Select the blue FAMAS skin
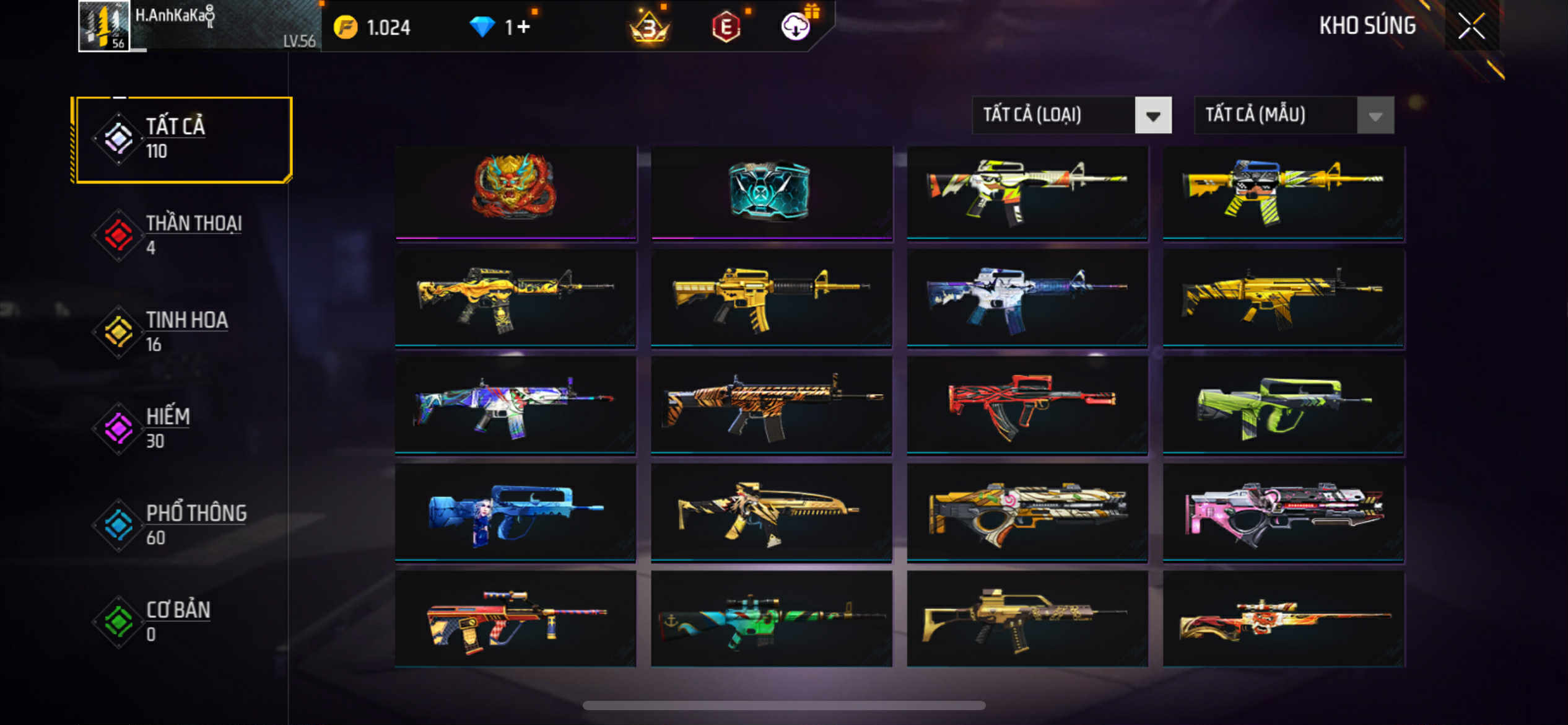This screenshot has height=725, width=1568. pos(515,513)
